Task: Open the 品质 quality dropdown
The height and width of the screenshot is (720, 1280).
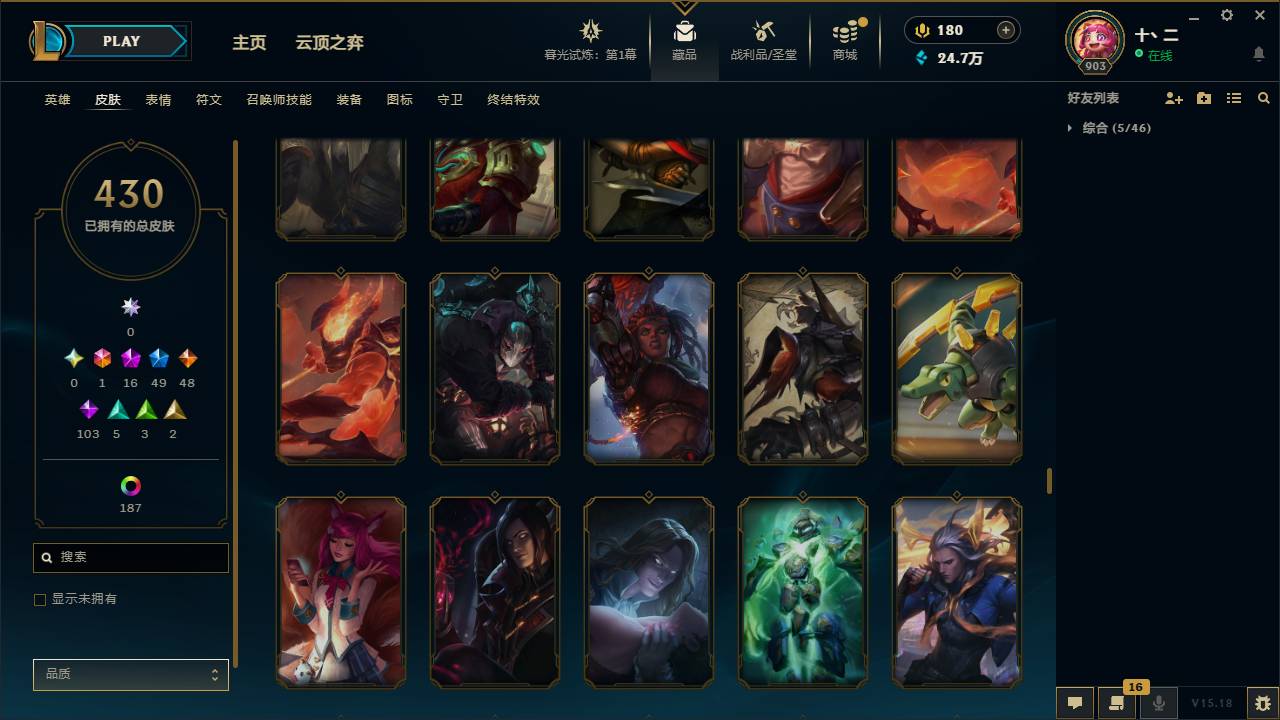Action: tap(130, 674)
